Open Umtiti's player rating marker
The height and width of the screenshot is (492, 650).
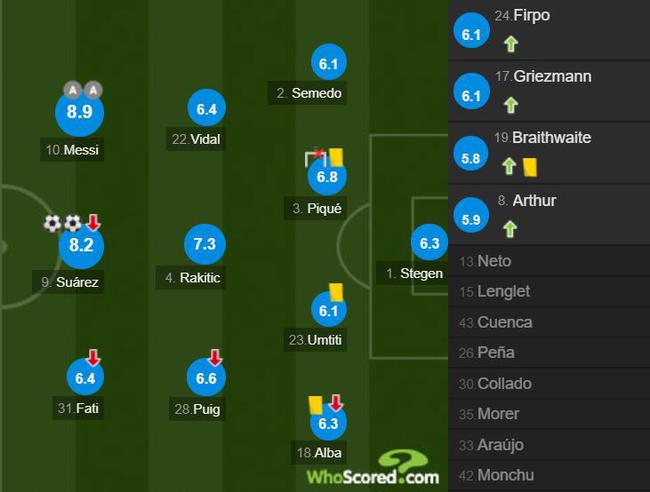click(328, 311)
